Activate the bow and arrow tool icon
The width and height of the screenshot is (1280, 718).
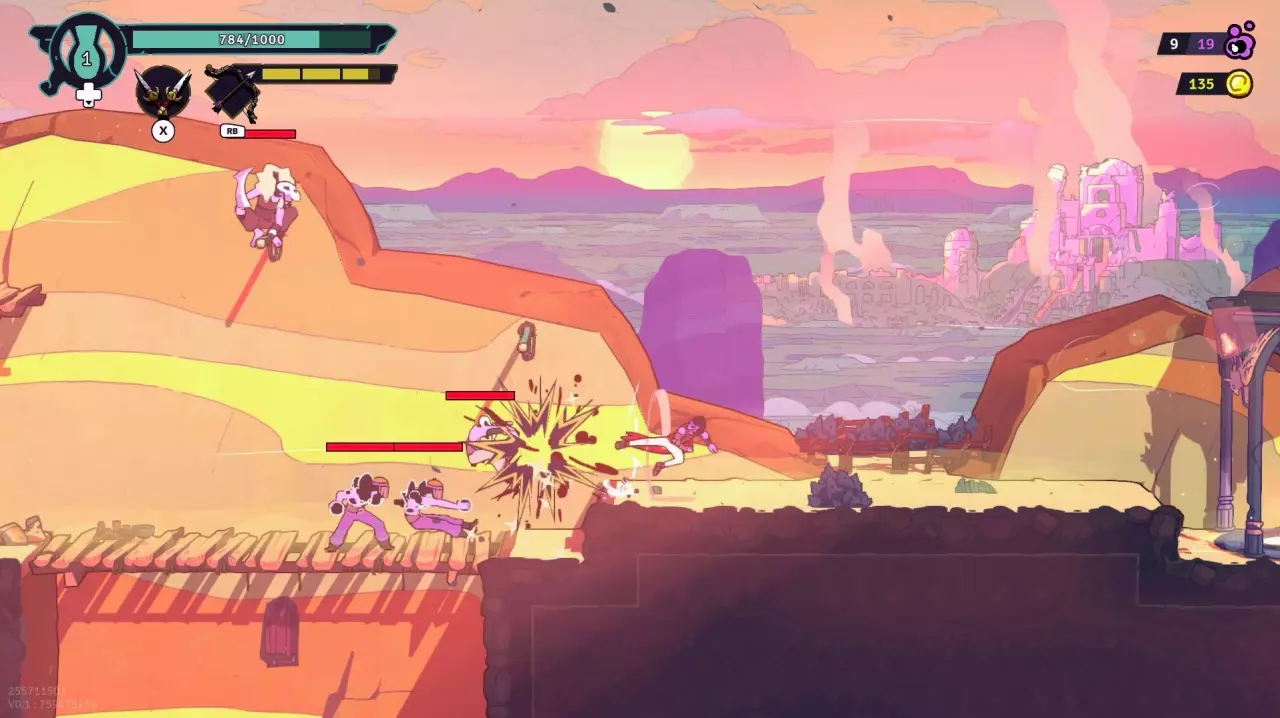click(x=233, y=92)
